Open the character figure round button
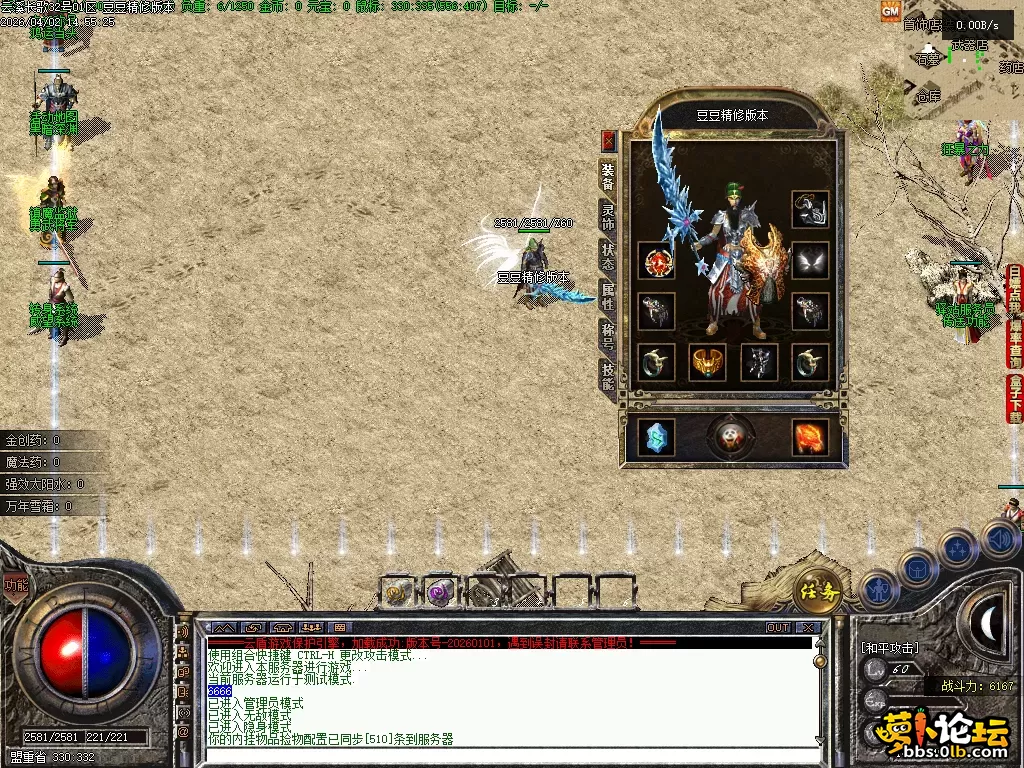This screenshot has width=1024, height=768. pyautogui.click(x=877, y=589)
